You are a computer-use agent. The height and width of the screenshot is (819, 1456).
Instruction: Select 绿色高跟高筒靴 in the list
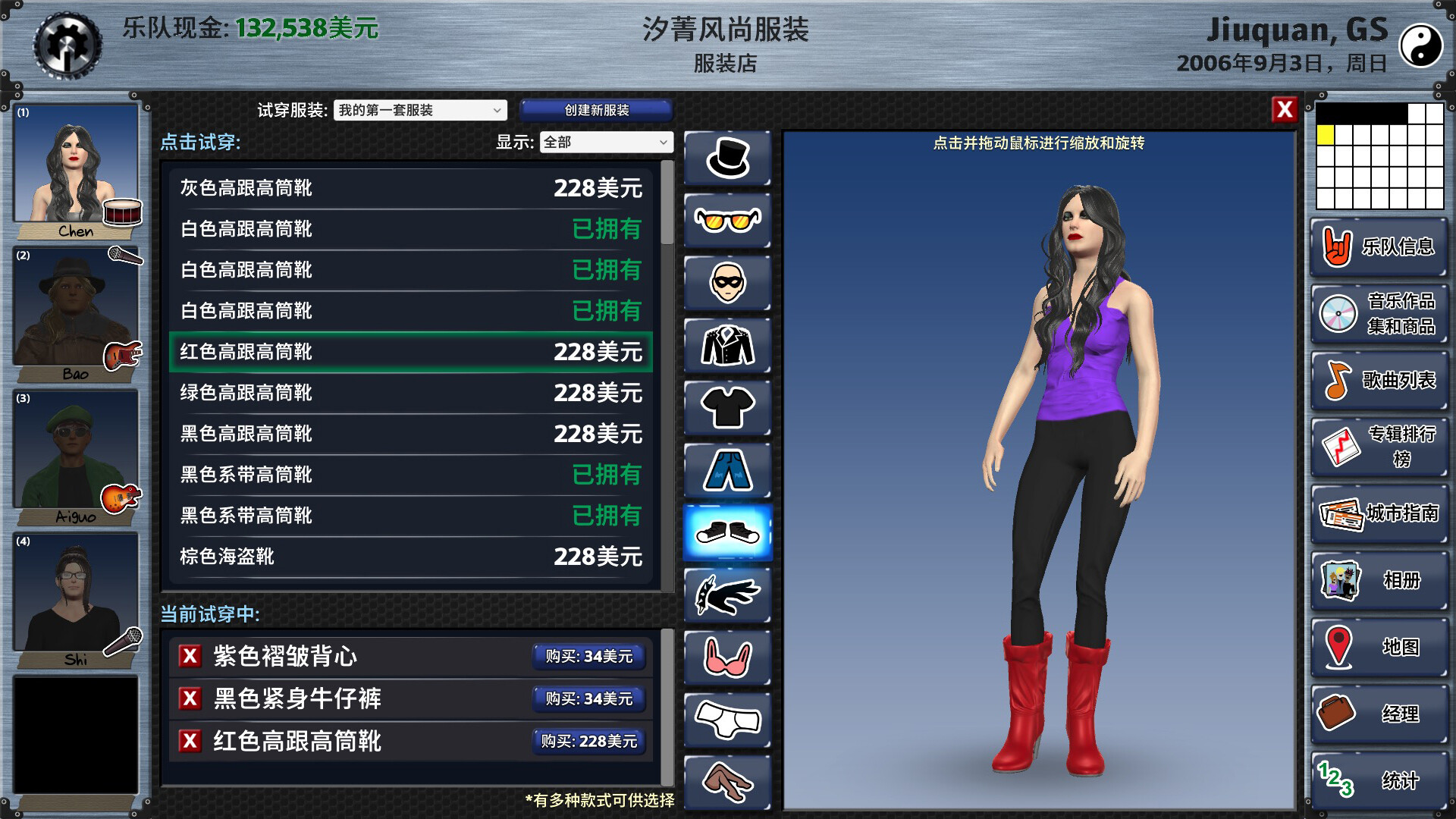tap(409, 394)
